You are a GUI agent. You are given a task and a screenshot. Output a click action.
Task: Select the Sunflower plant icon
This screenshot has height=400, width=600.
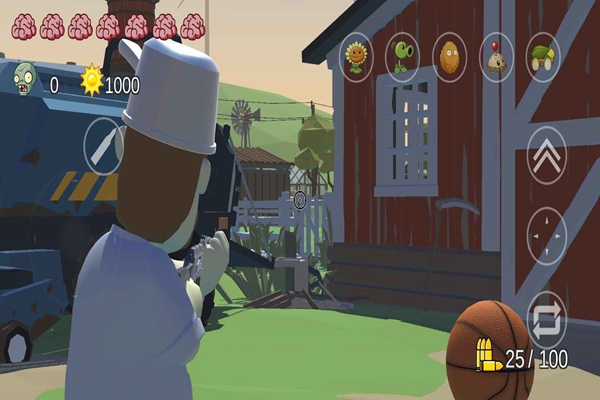click(x=357, y=57)
